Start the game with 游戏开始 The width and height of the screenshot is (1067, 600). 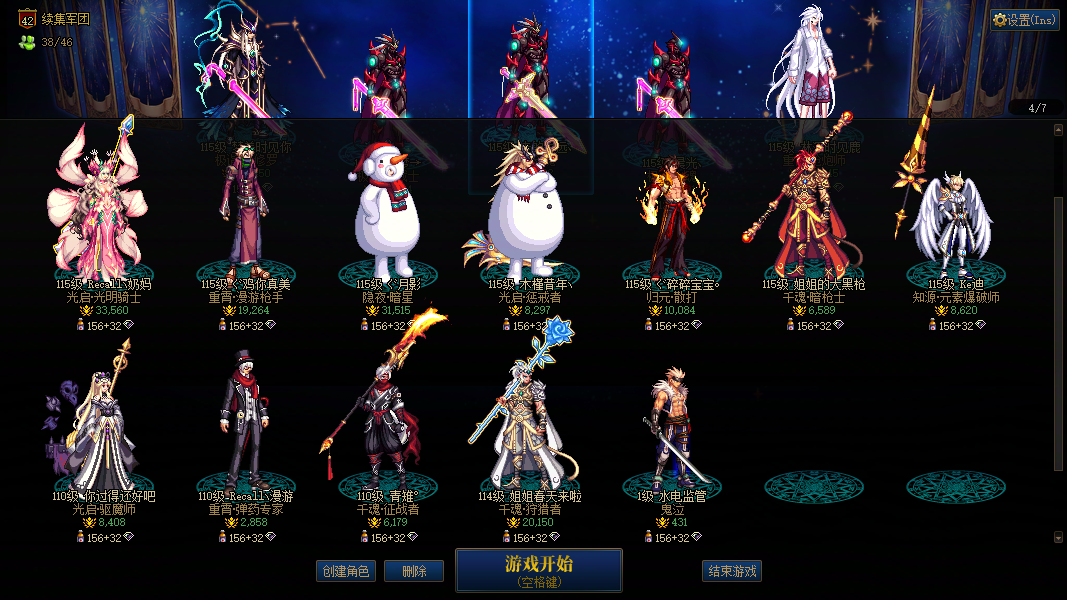[538, 570]
